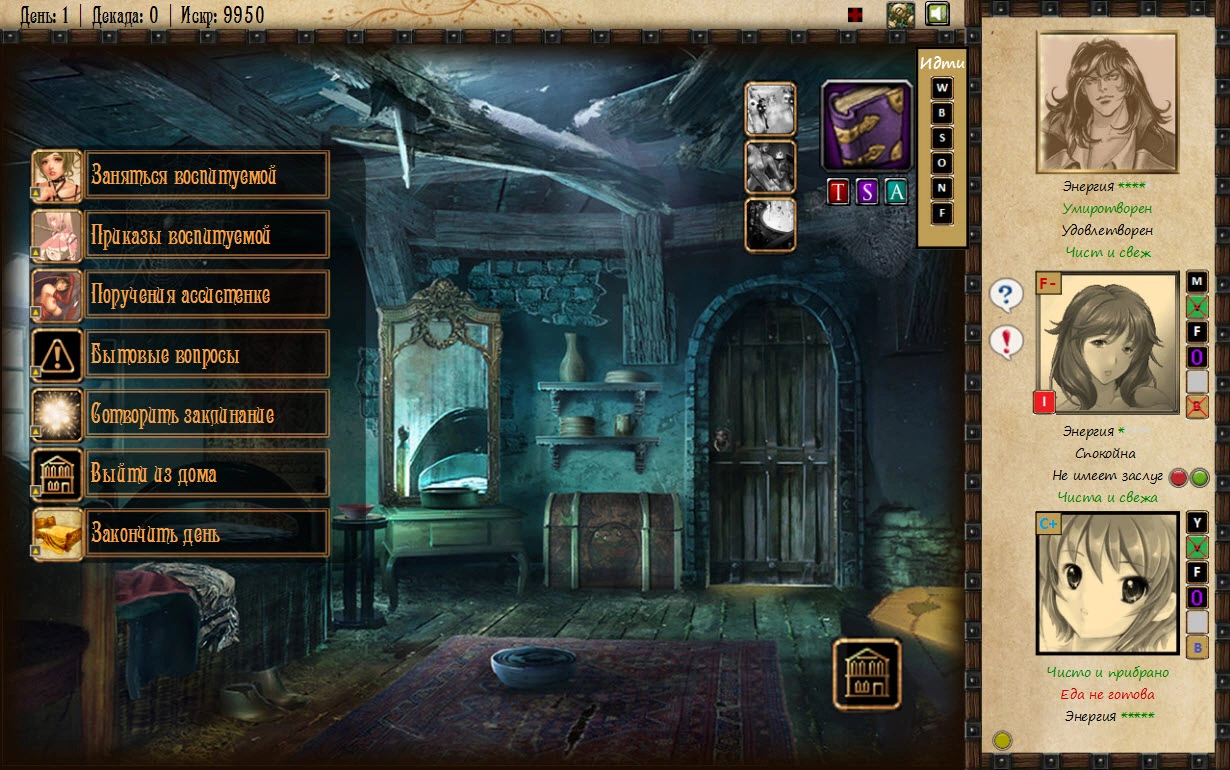Open the gears settings icon in top bar
Image resolution: width=1230 pixels, height=770 pixels.
pos(901,14)
